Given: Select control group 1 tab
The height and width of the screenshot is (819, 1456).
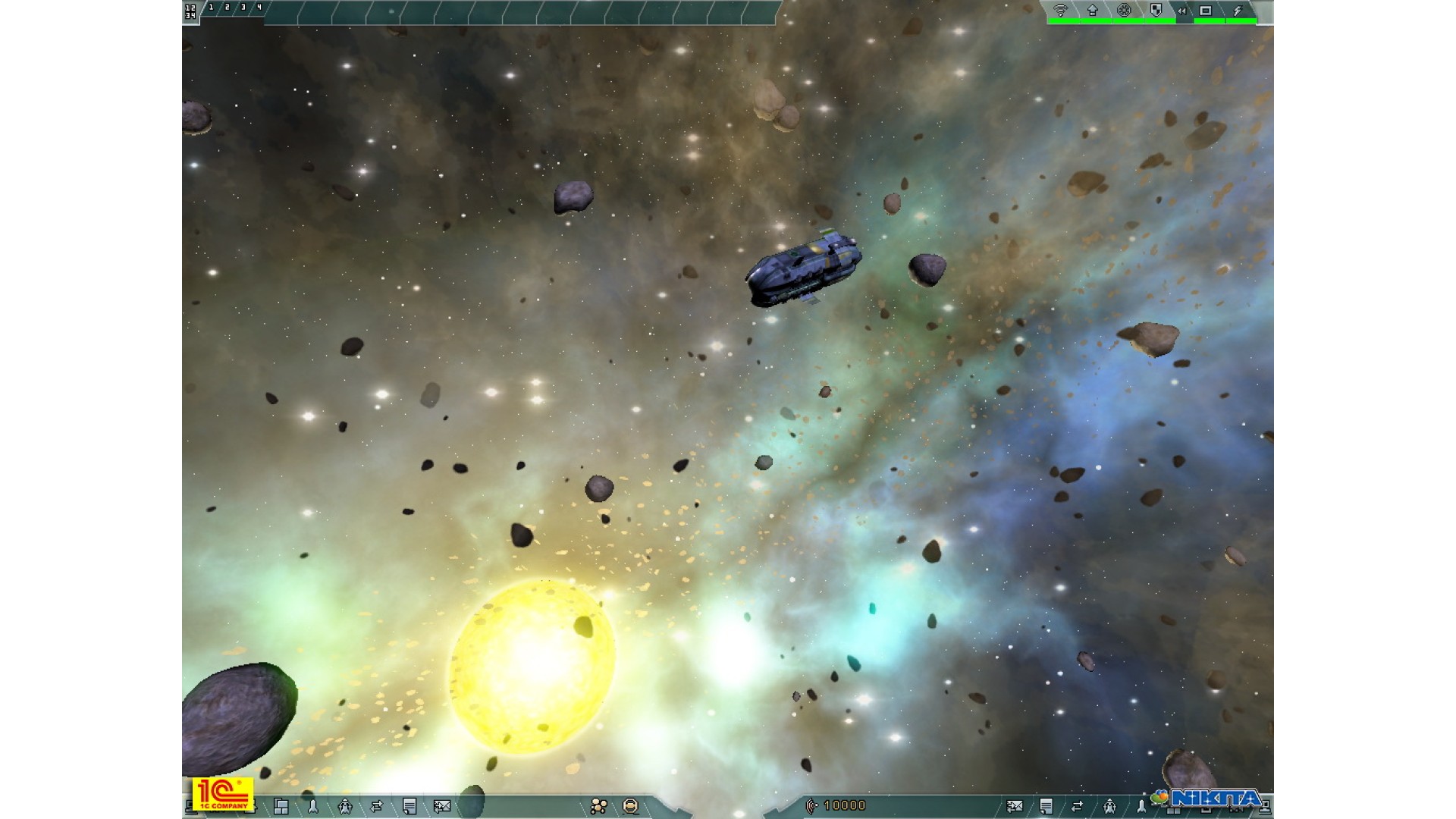Looking at the screenshot, I should [x=211, y=8].
